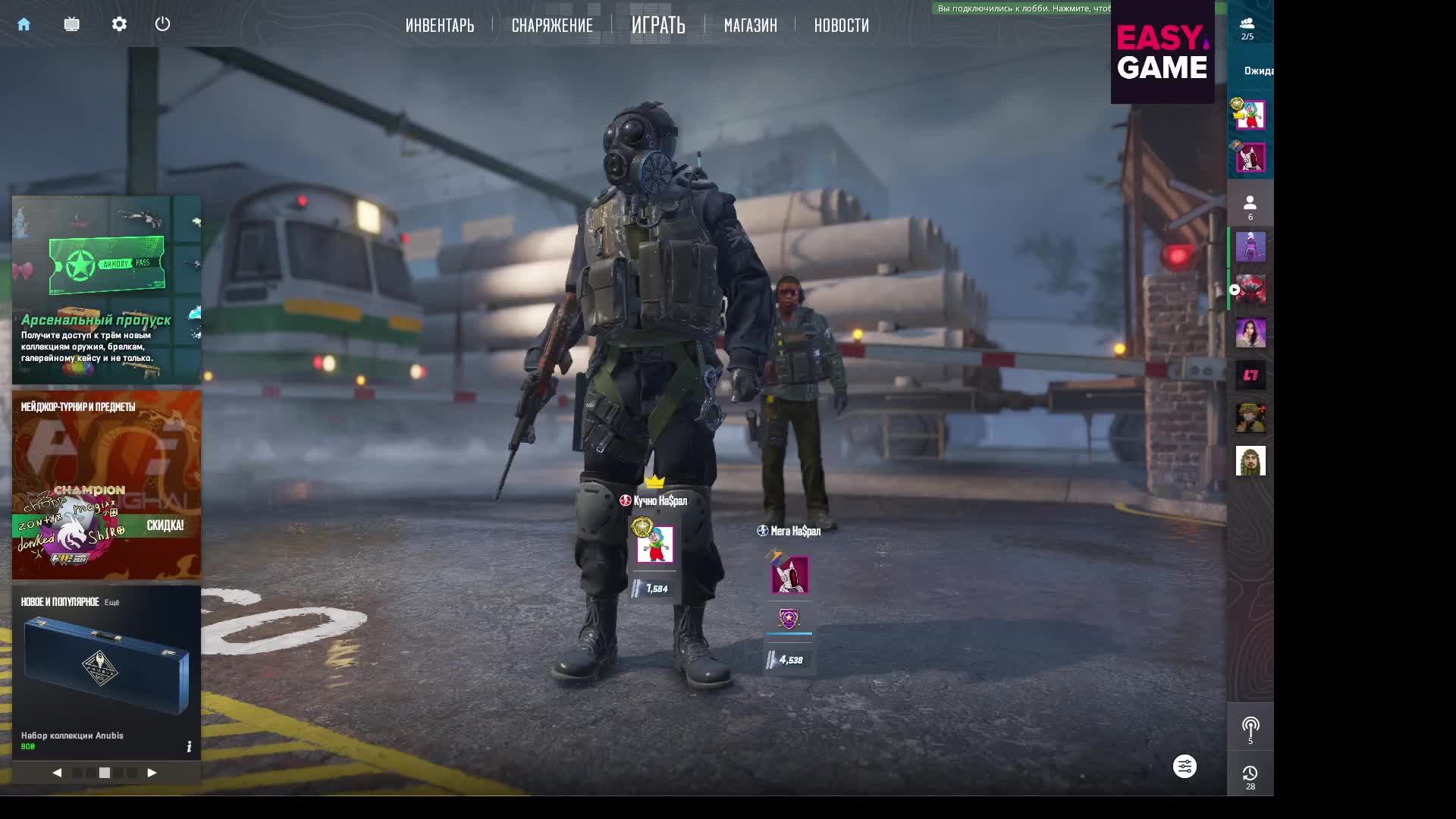Show the next featured store item
Screen dimensions: 1456x819
tap(152, 773)
